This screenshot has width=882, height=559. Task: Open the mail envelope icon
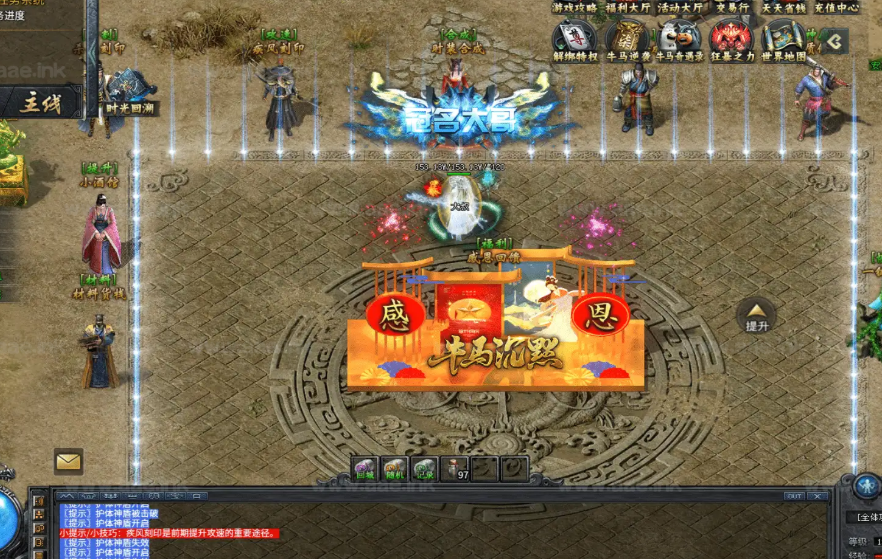click(68, 461)
